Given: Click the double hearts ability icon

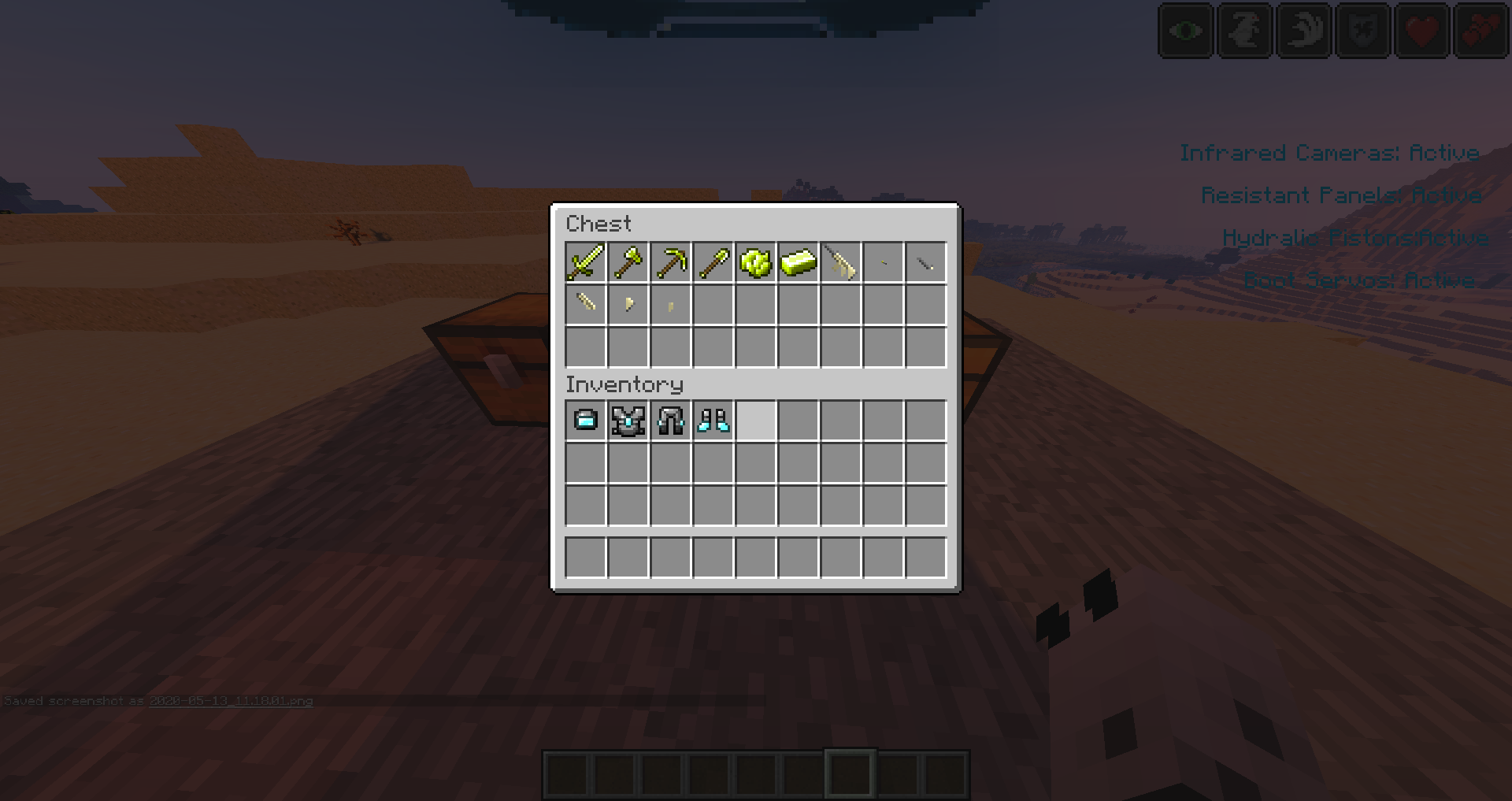Looking at the screenshot, I should coord(1480,31).
